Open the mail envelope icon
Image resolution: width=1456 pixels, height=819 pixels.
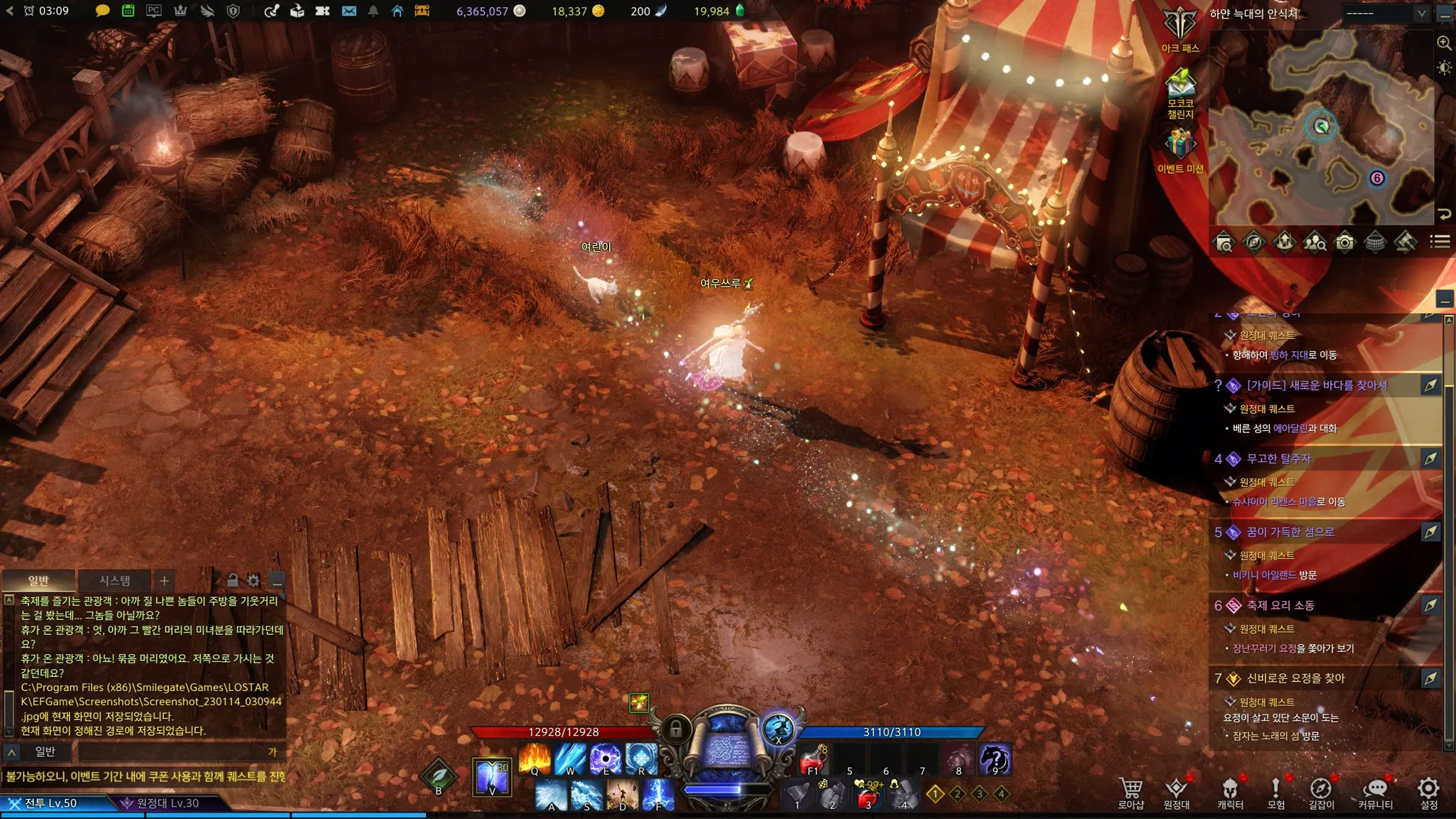pos(349,11)
